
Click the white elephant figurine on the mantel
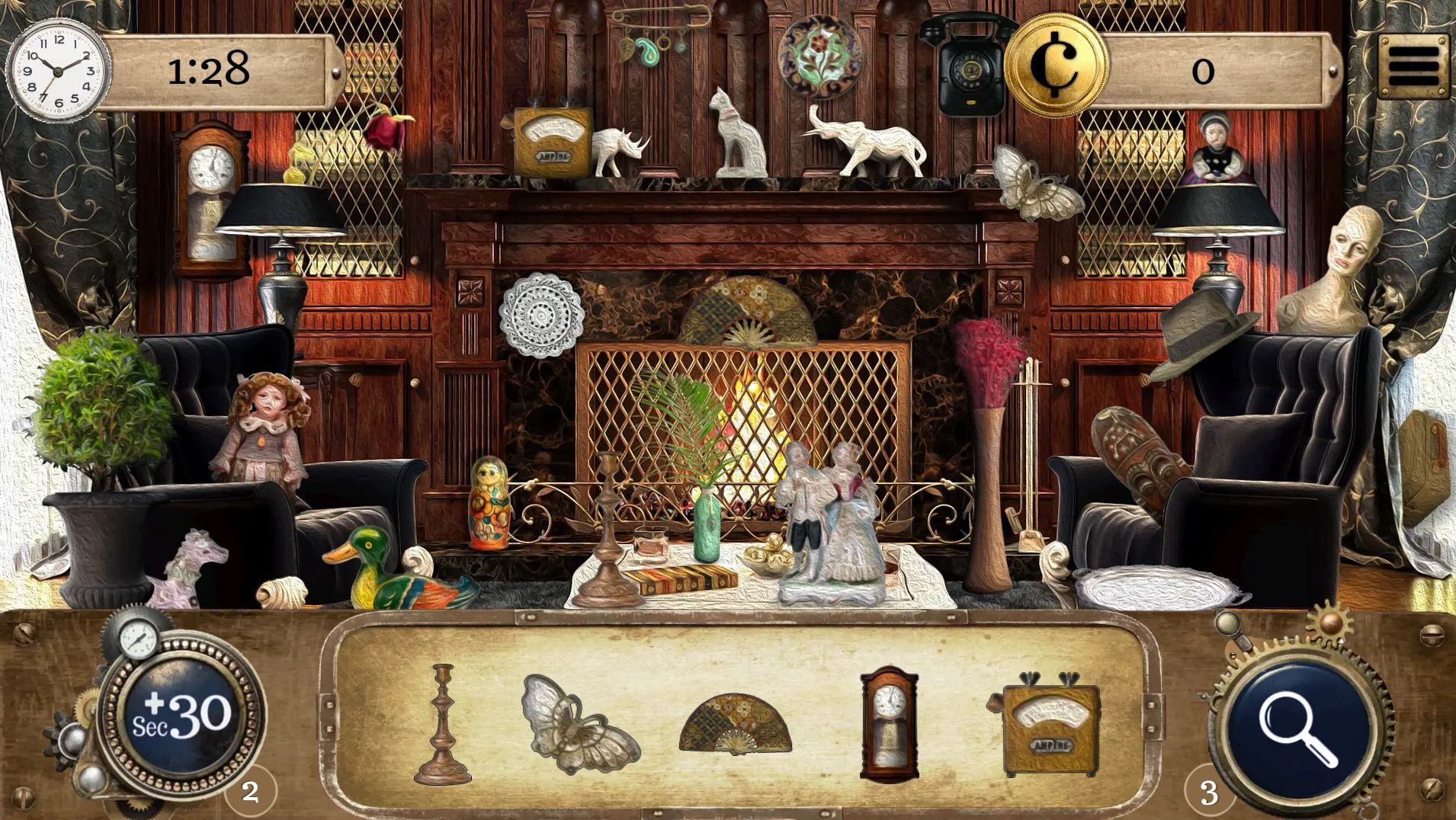click(878, 141)
